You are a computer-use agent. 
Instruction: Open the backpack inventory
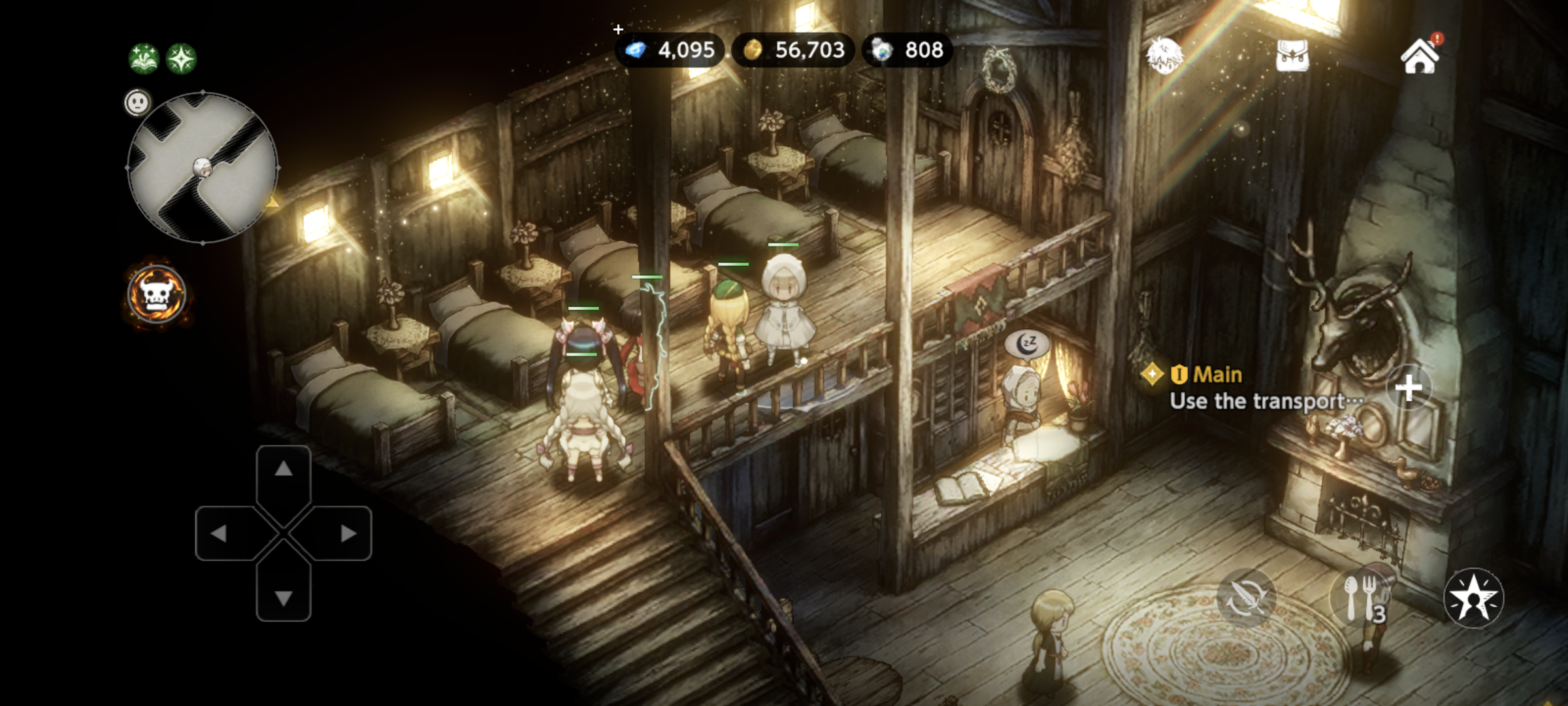[1292, 56]
